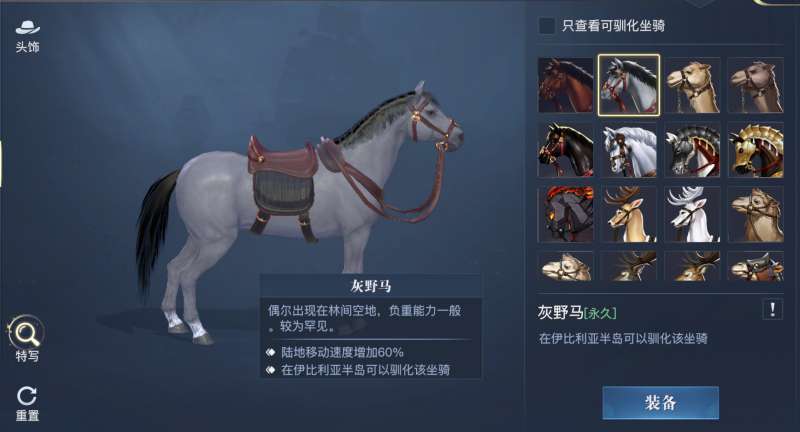
Task: Equip the mount with the 装备 button
Action: [660, 403]
